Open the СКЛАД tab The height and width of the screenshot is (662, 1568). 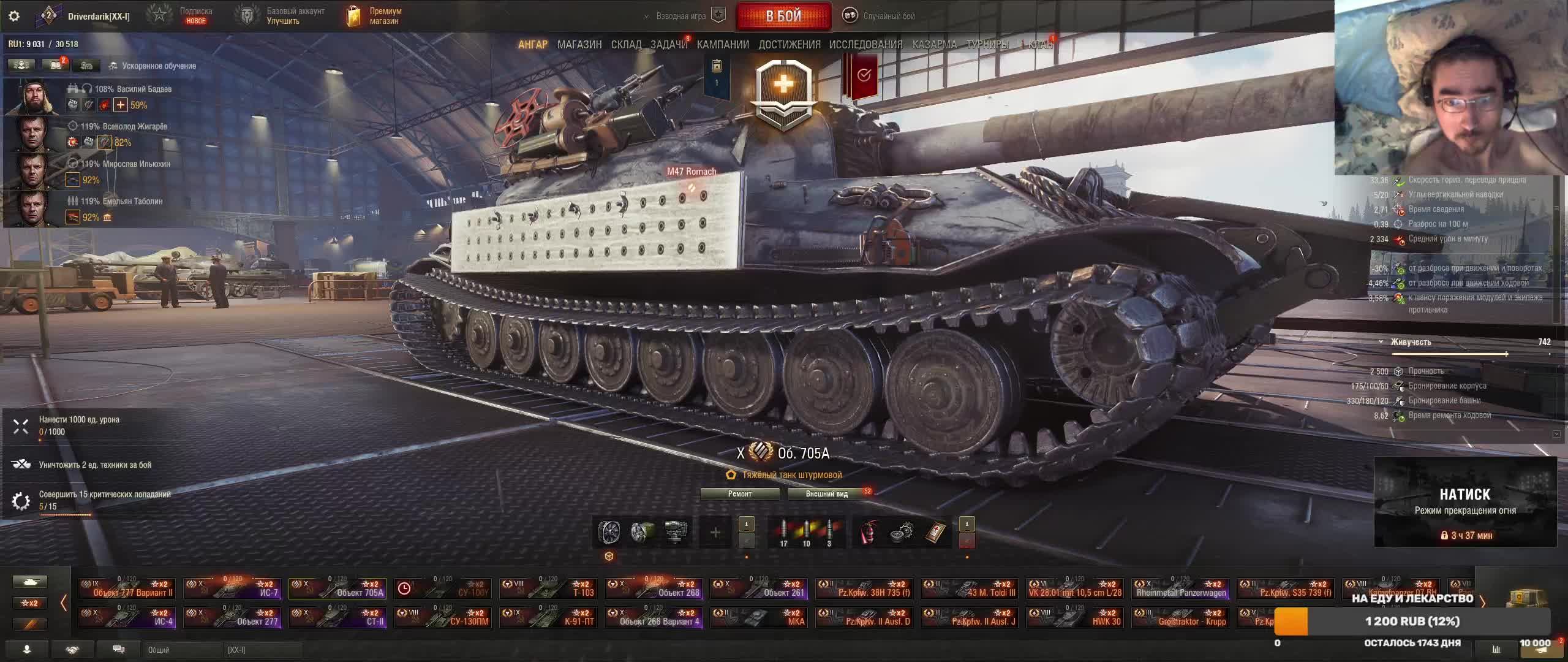tap(626, 45)
